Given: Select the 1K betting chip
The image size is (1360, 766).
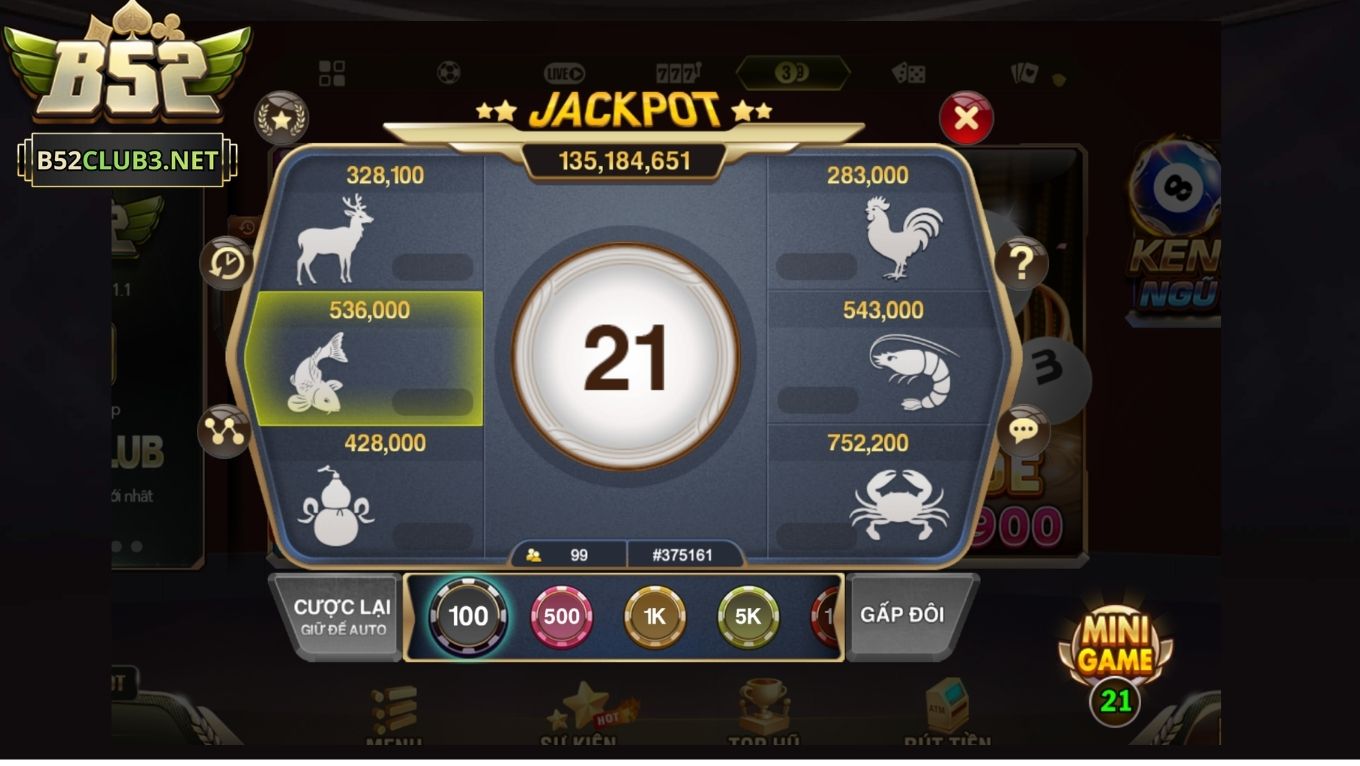Looking at the screenshot, I should coord(655,617).
